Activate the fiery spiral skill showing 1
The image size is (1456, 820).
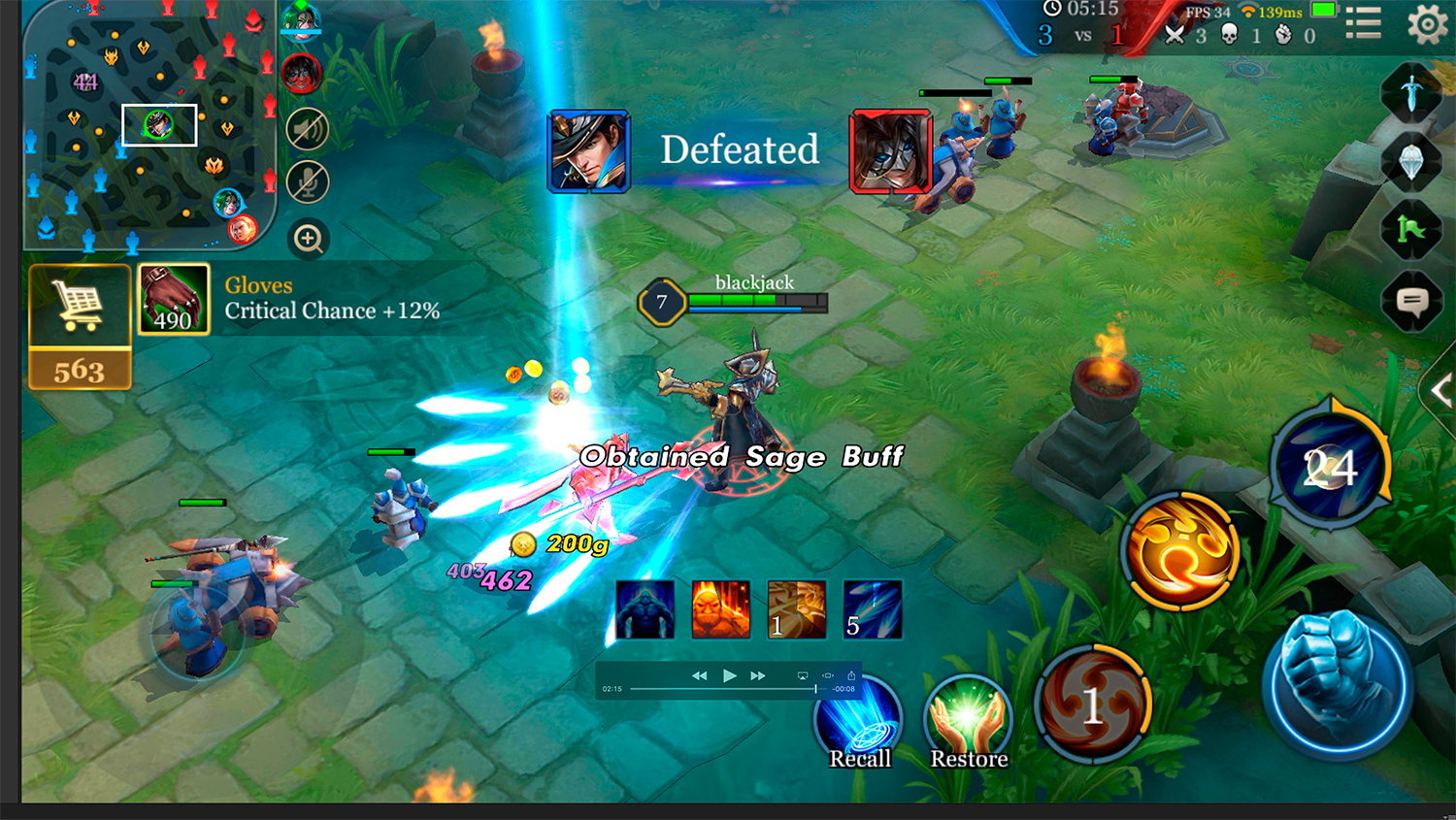coord(1093,704)
